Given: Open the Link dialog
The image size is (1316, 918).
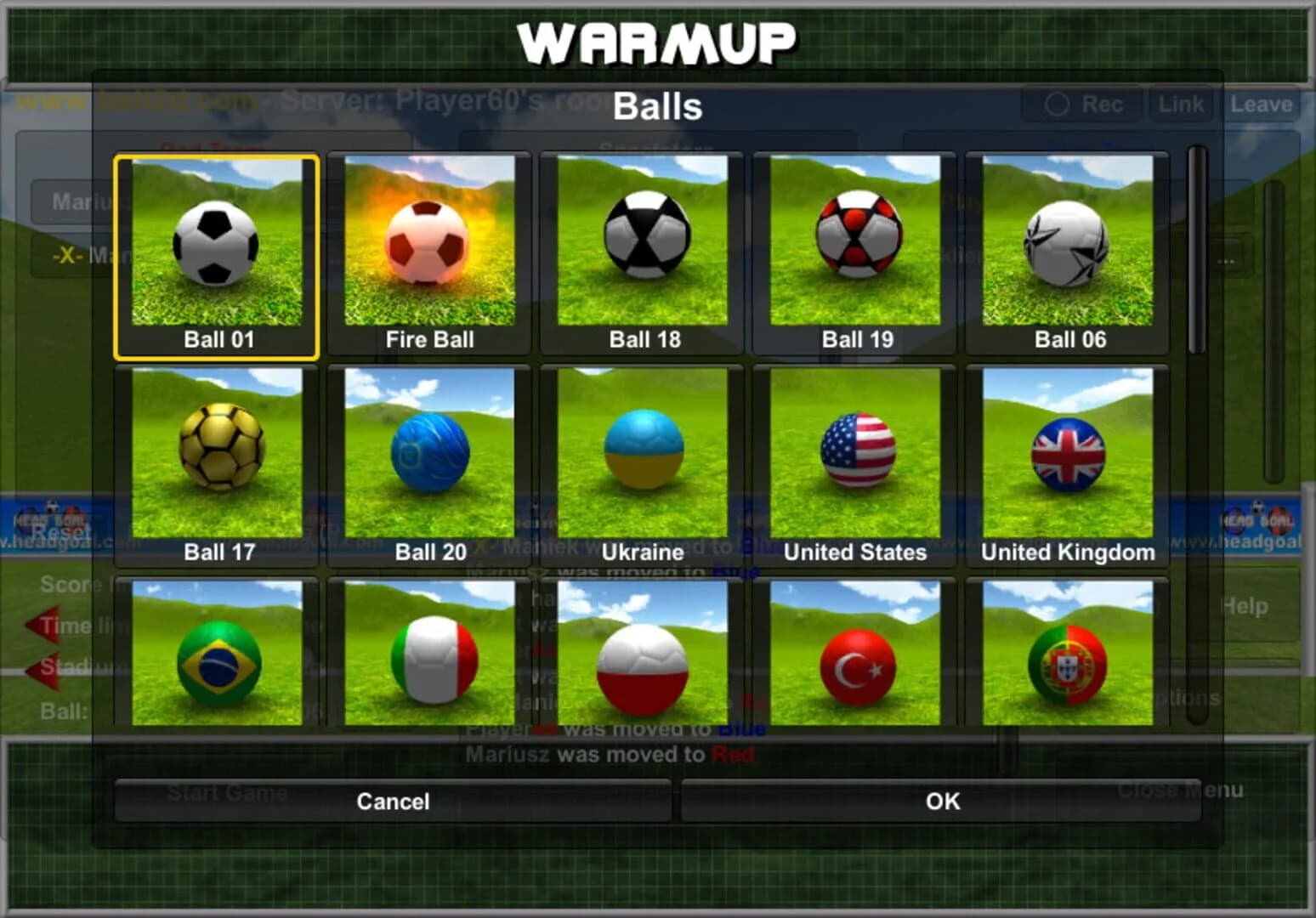Looking at the screenshot, I should pyautogui.click(x=1180, y=104).
